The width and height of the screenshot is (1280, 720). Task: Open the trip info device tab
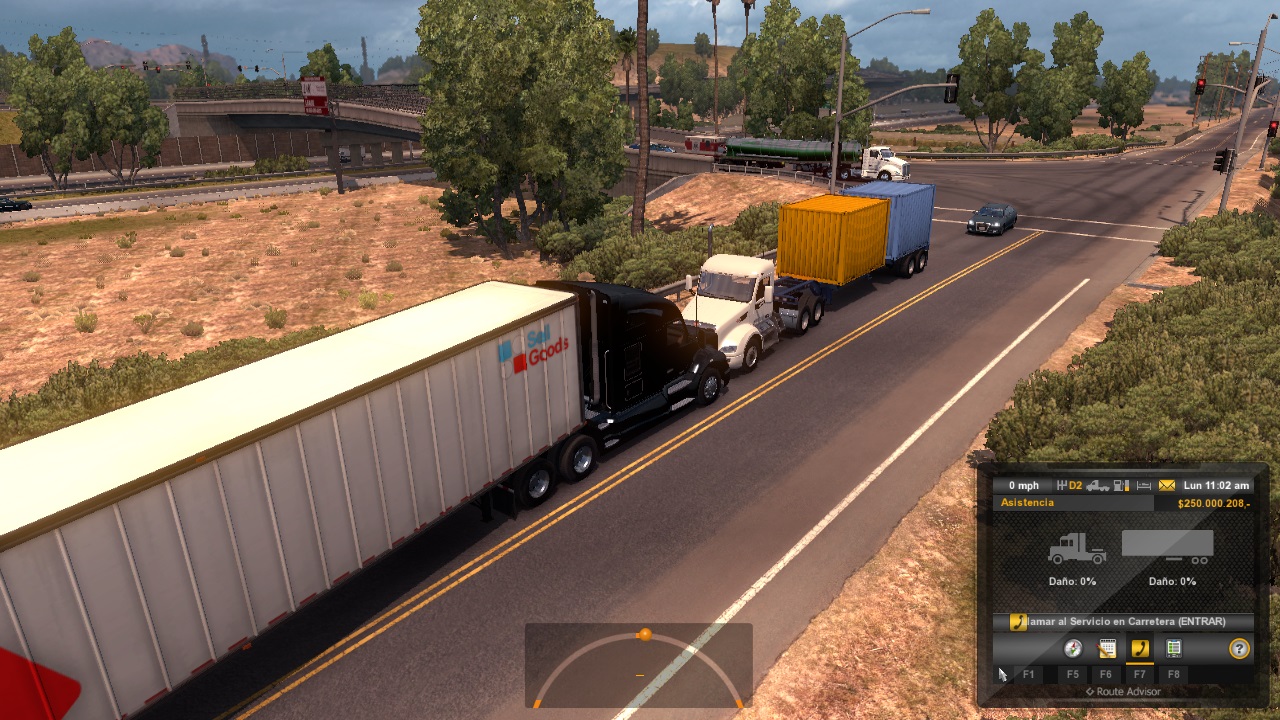click(x=1174, y=649)
